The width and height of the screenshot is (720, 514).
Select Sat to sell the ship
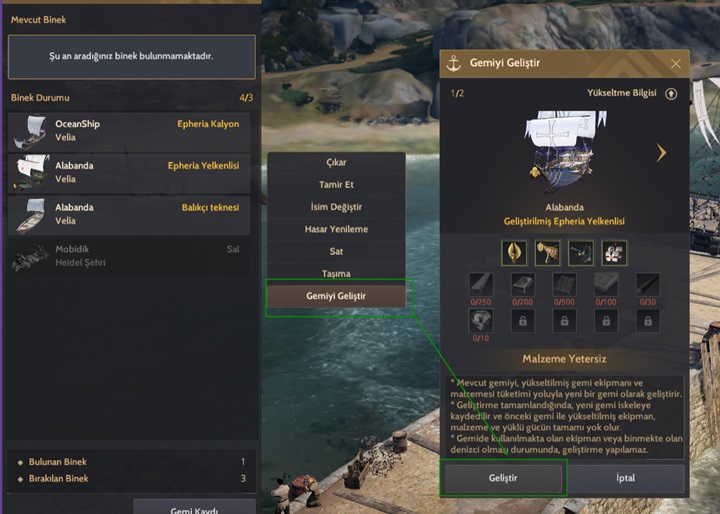[336, 252]
